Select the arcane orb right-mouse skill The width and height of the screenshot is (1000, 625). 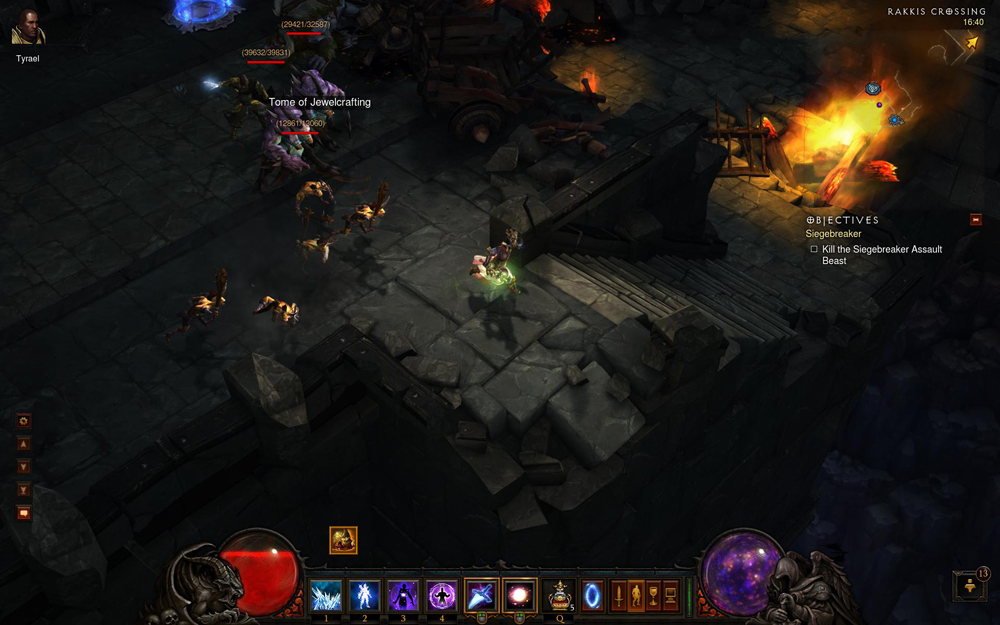pos(519,595)
